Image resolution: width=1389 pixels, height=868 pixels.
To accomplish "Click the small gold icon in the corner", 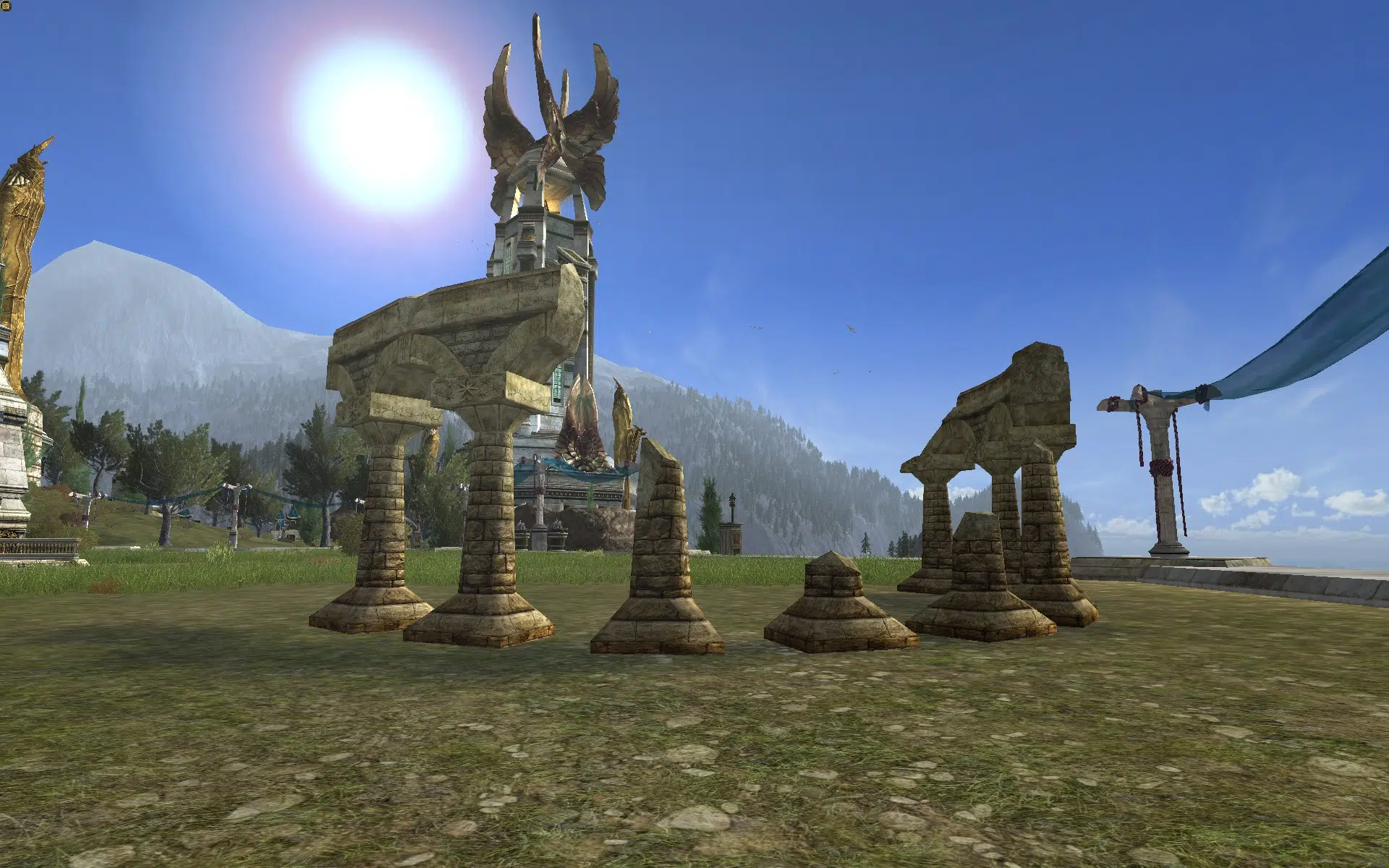I will (7, 7).
